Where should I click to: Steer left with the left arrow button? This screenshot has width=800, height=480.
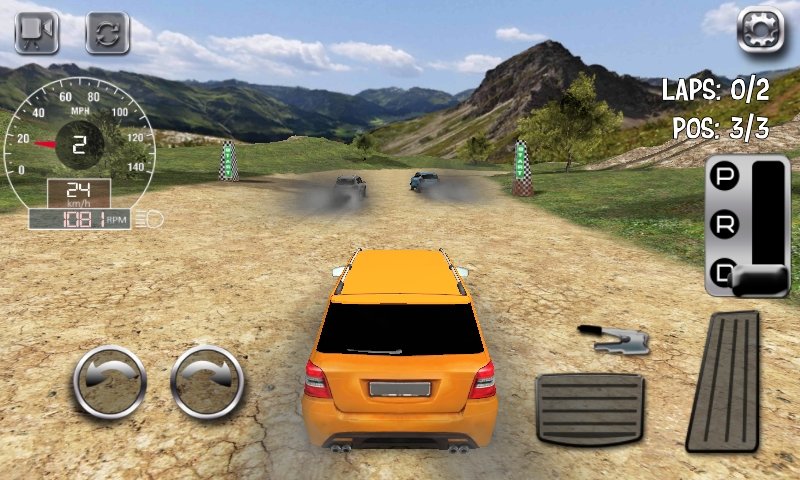110,381
